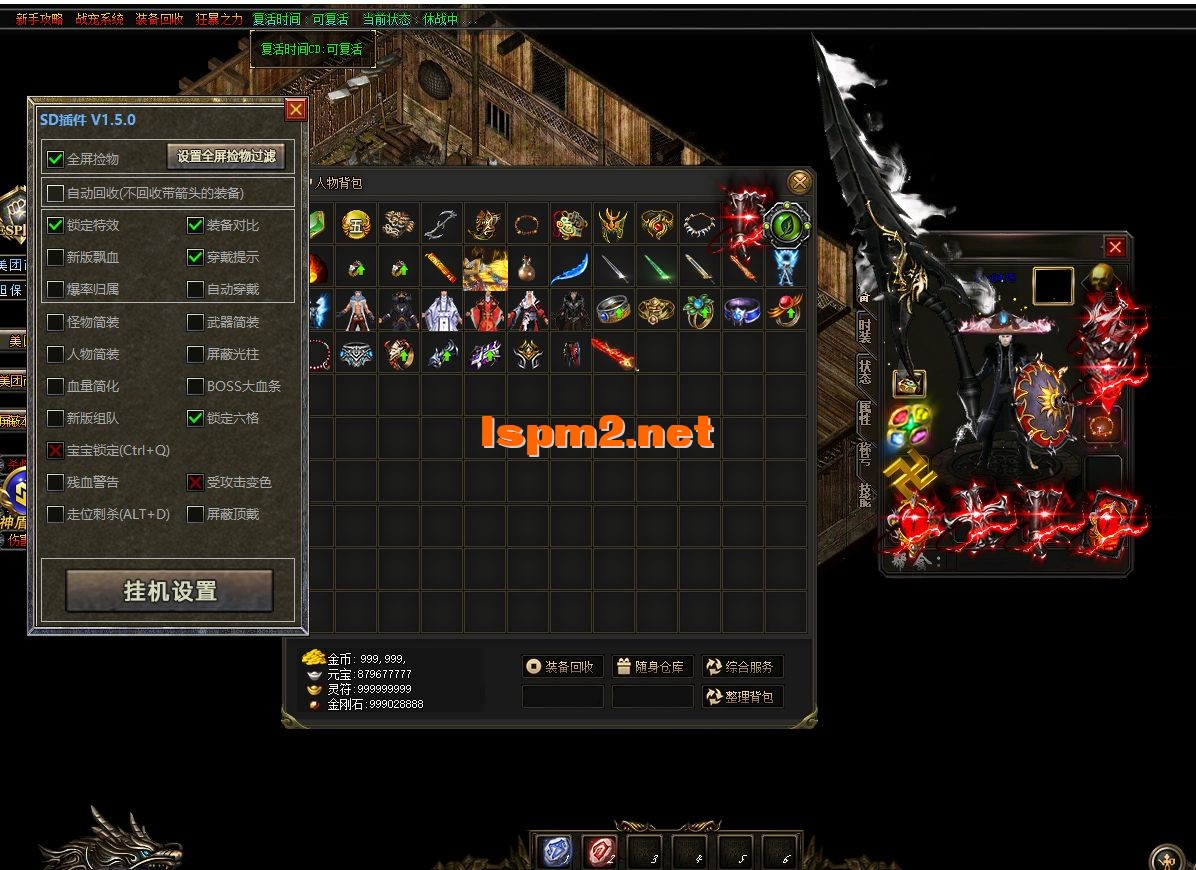Open 随身仓库 portable storage
This screenshot has height=870, width=1196.
[x=651, y=667]
